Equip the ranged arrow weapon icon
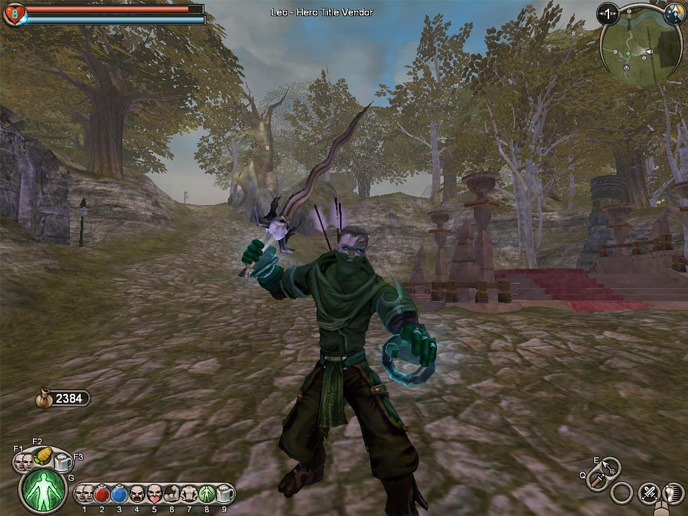688x516 pixels. [x=610, y=468]
